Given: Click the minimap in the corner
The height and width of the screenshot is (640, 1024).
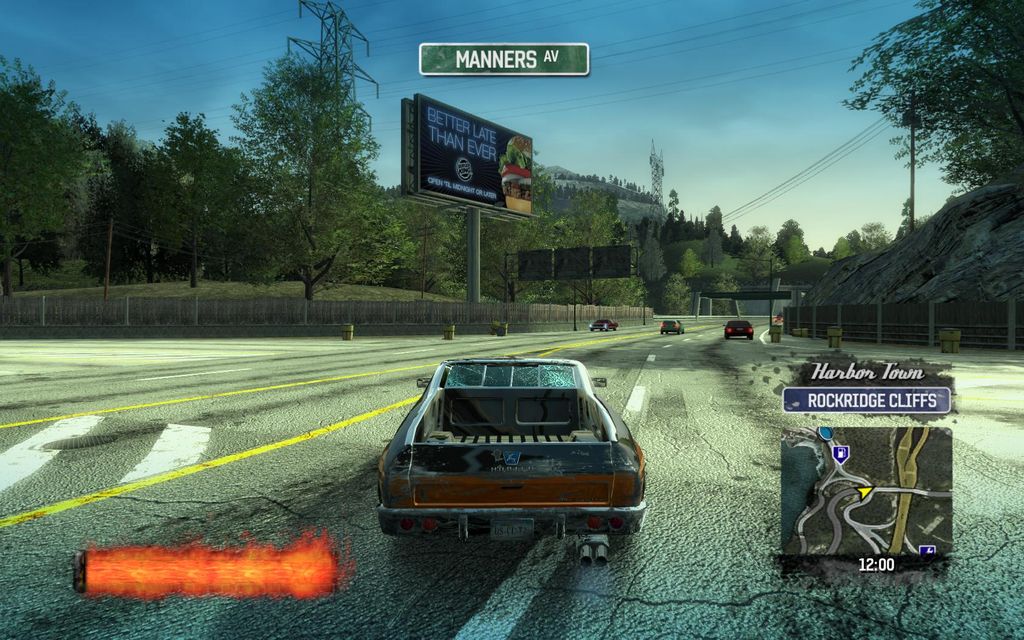Looking at the screenshot, I should 866,491.
